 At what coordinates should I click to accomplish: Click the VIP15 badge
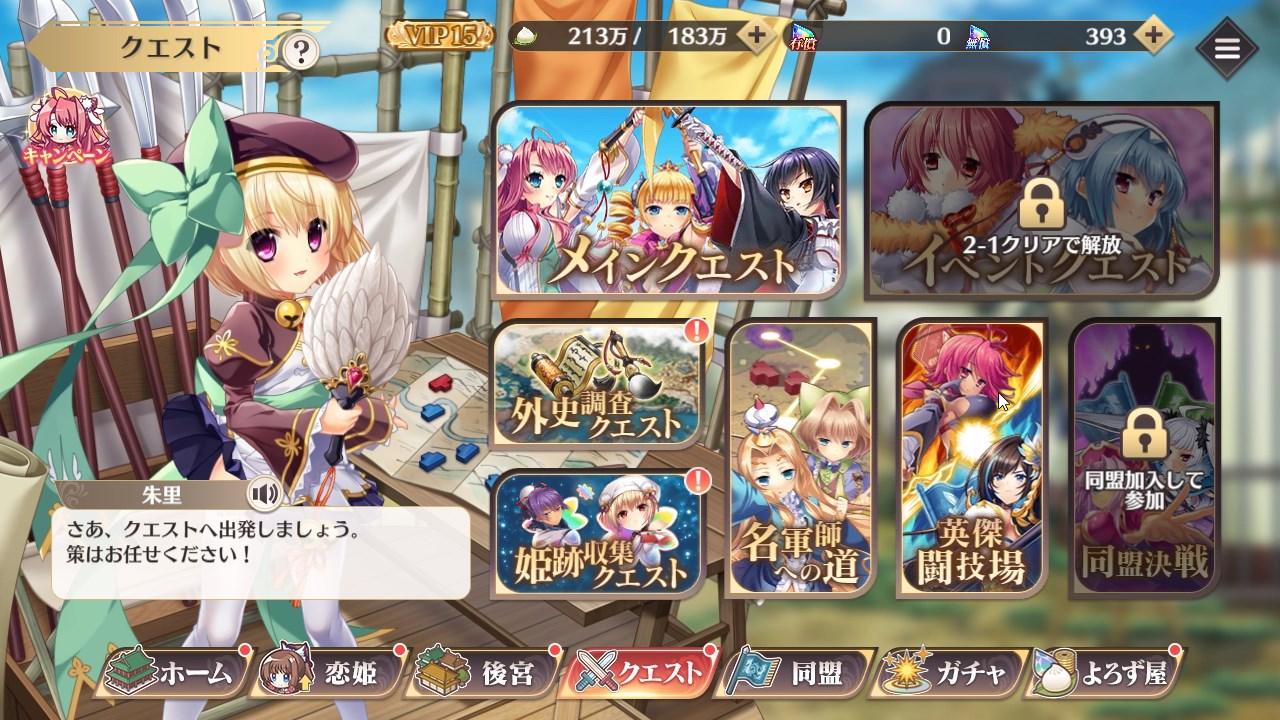[x=439, y=33]
